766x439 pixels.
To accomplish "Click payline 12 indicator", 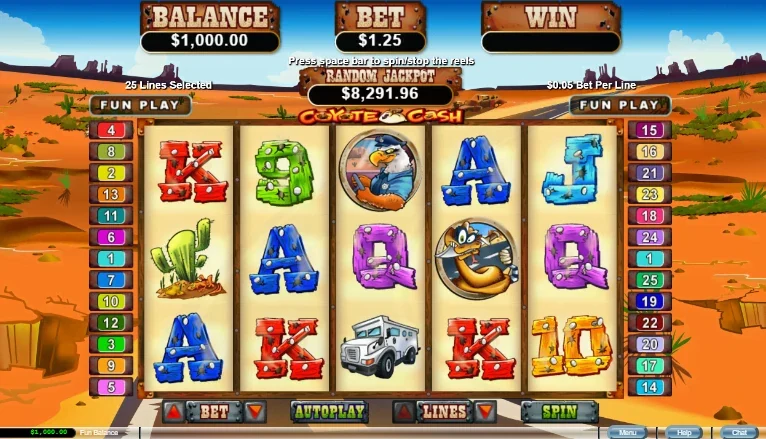I will pos(111,323).
